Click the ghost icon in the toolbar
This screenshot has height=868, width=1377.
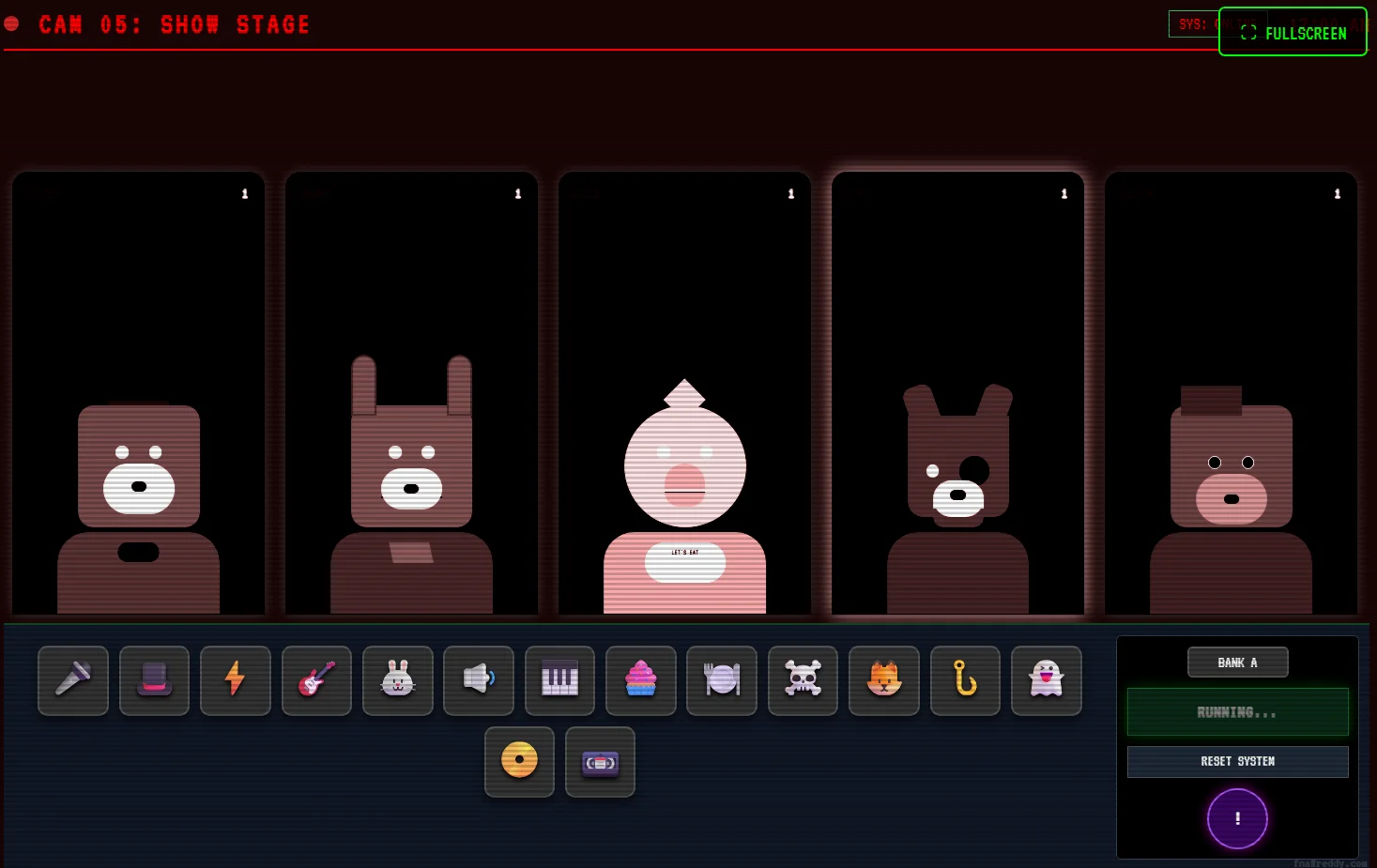click(1047, 680)
